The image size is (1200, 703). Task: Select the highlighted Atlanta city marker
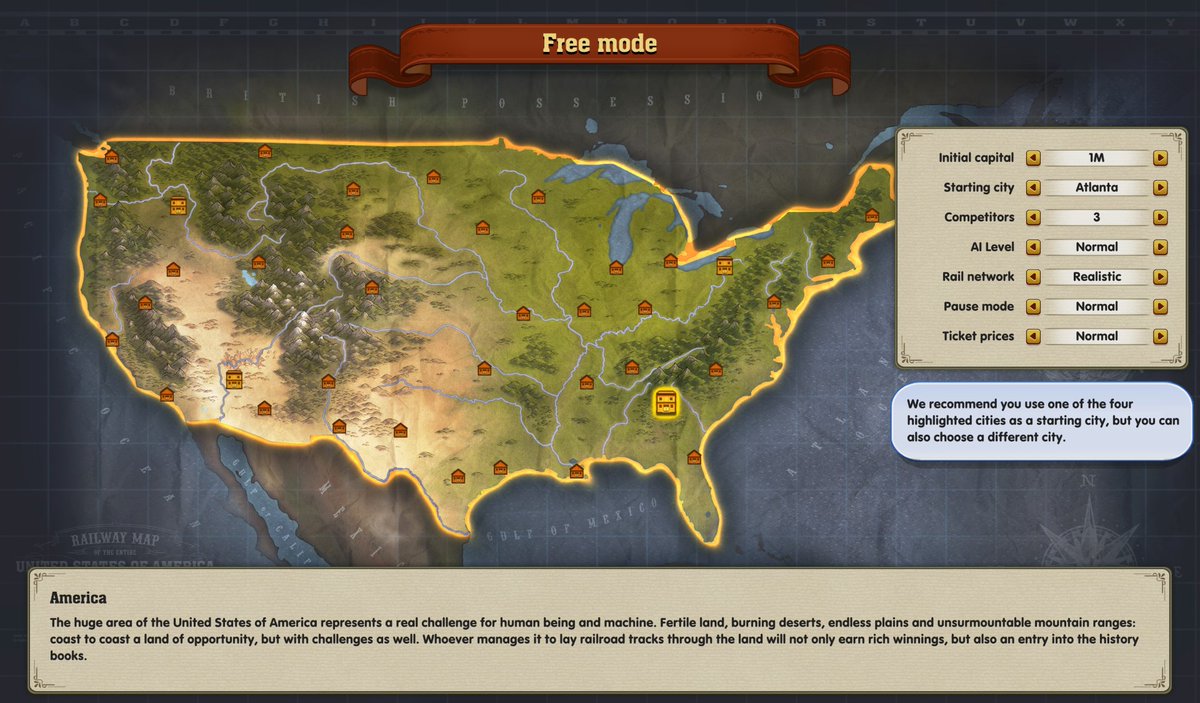[667, 404]
